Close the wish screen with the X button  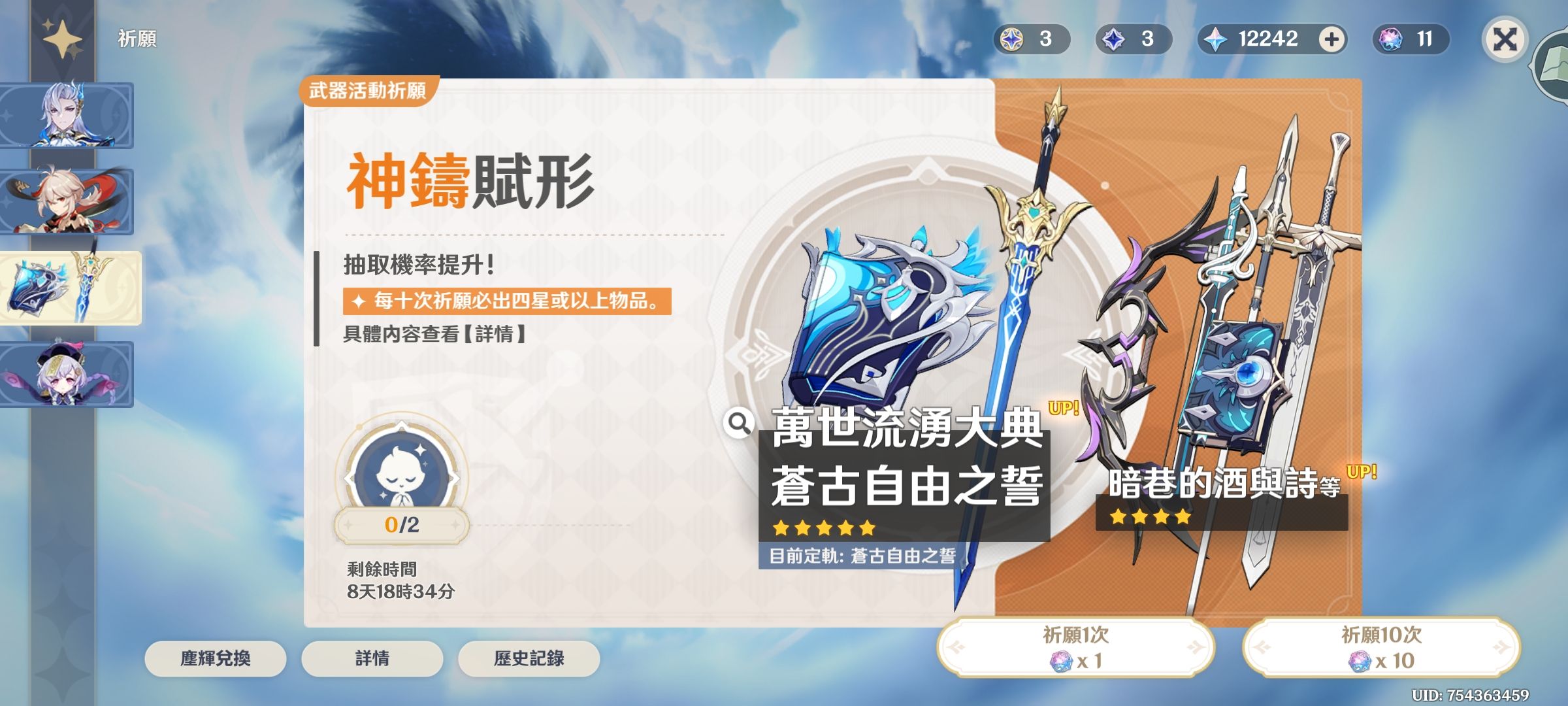click(1507, 39)
